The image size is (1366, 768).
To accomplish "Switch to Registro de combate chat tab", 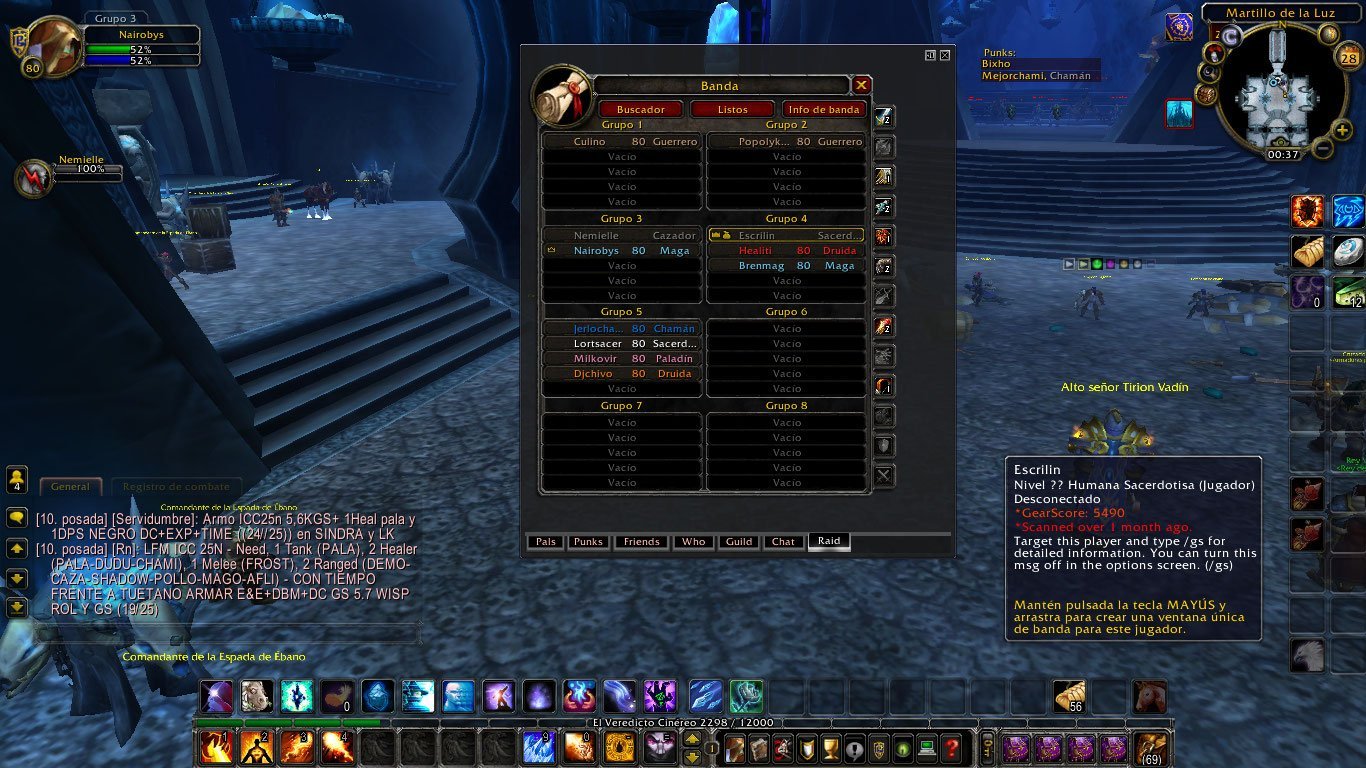I will (x=176, y=487).
